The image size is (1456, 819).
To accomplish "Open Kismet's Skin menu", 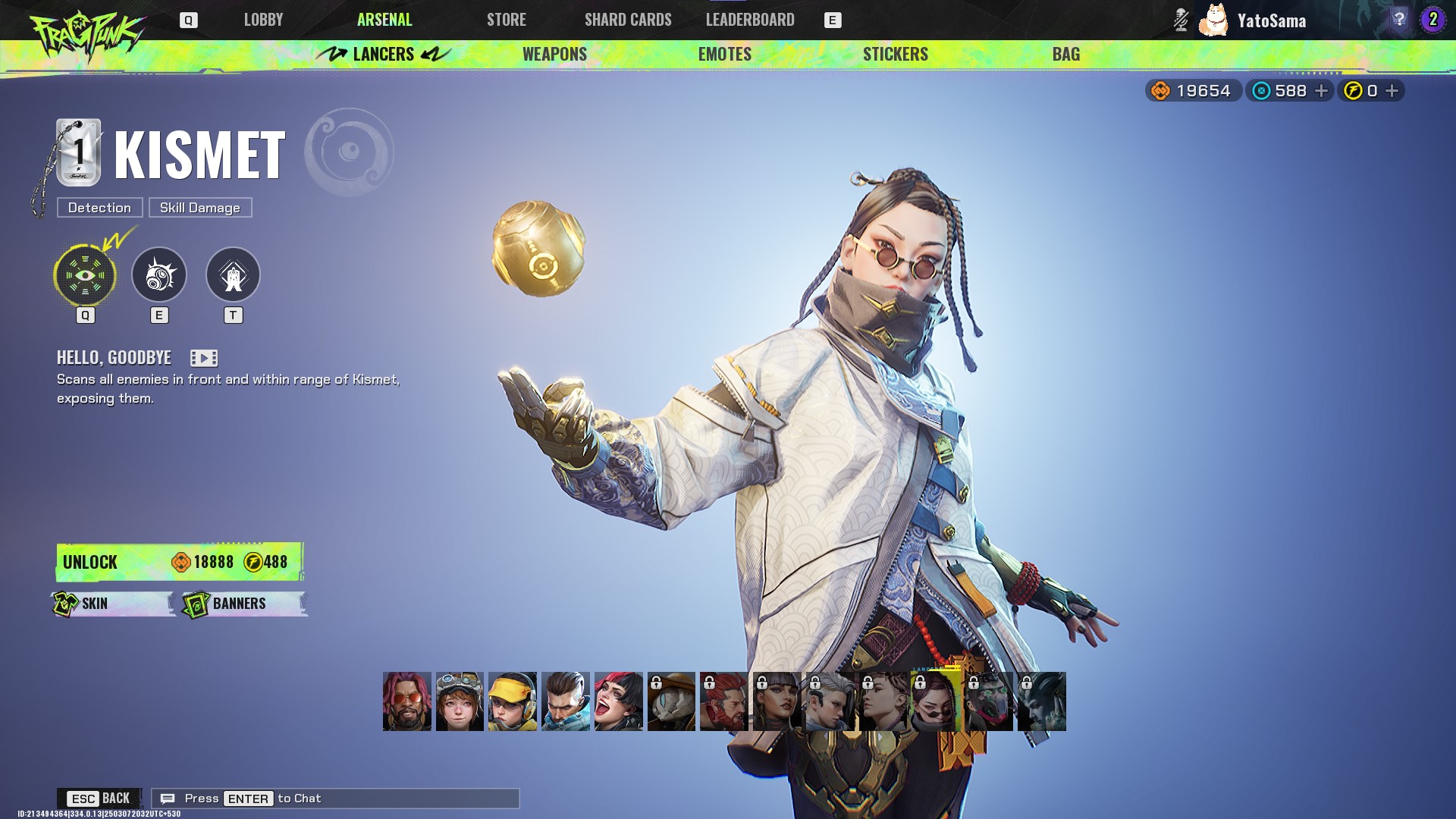I will [x=112, y=604].
